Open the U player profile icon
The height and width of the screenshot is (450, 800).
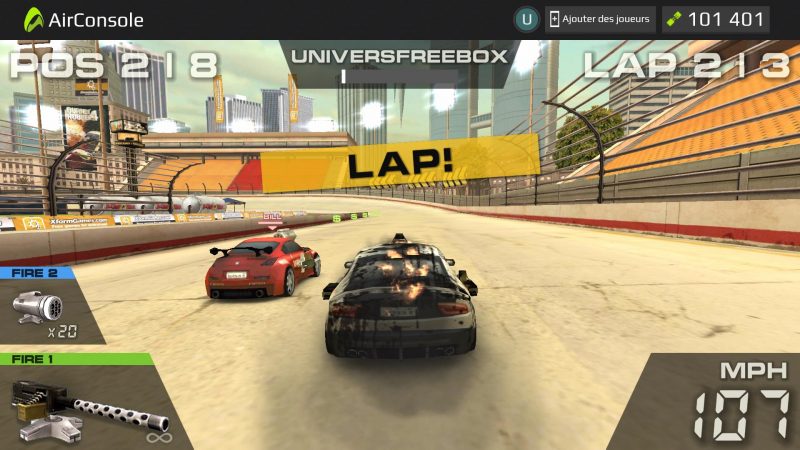526,19
